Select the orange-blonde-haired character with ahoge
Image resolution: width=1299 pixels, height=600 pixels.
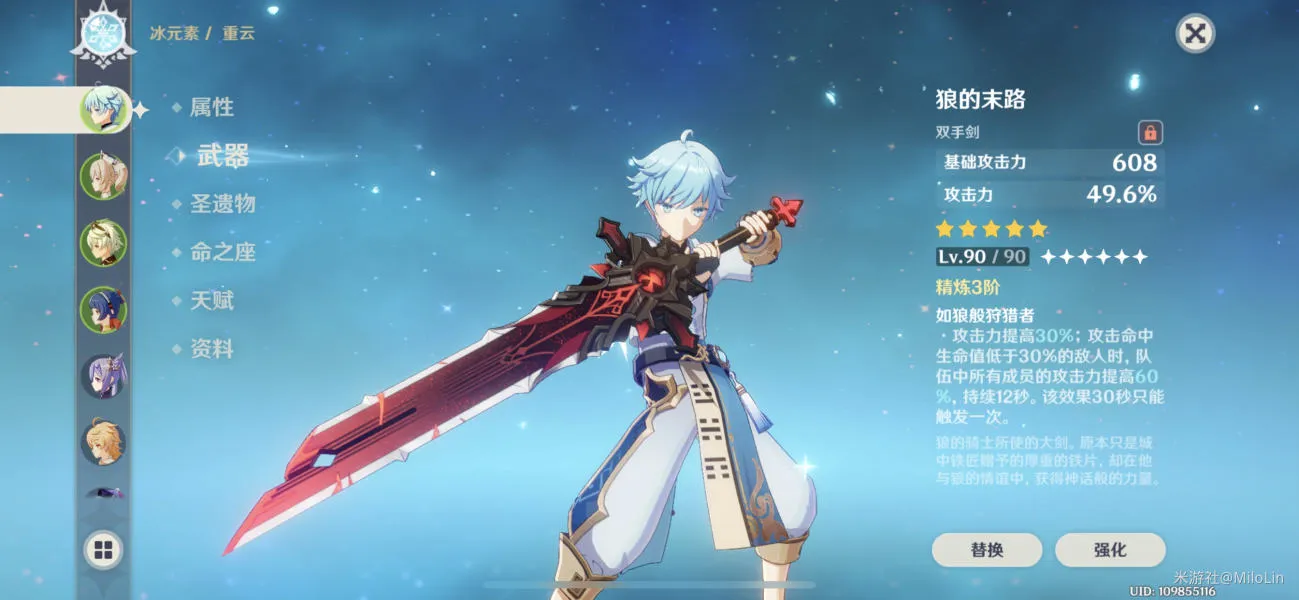[104, 443]
